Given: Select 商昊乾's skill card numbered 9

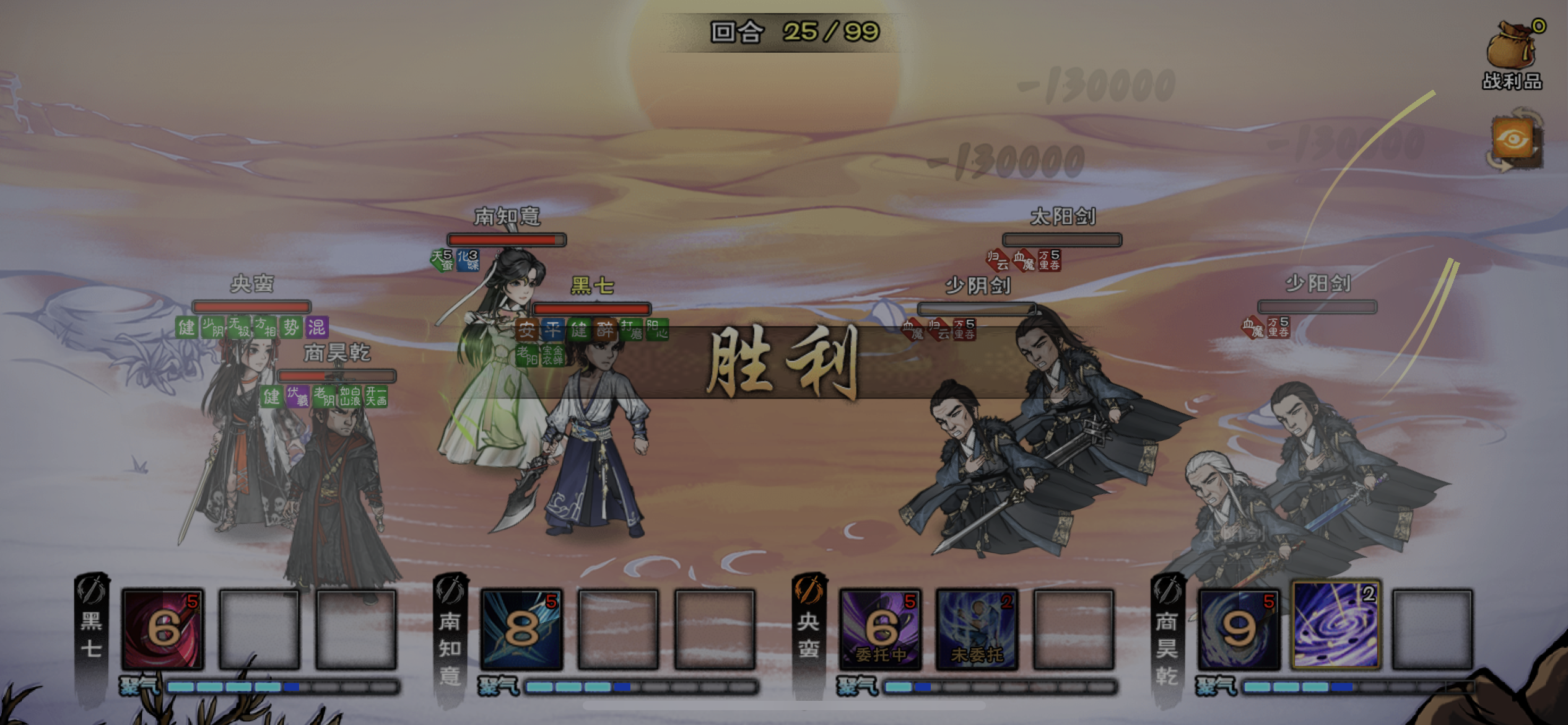Looking at the screenshot, I should point(1239,629).
